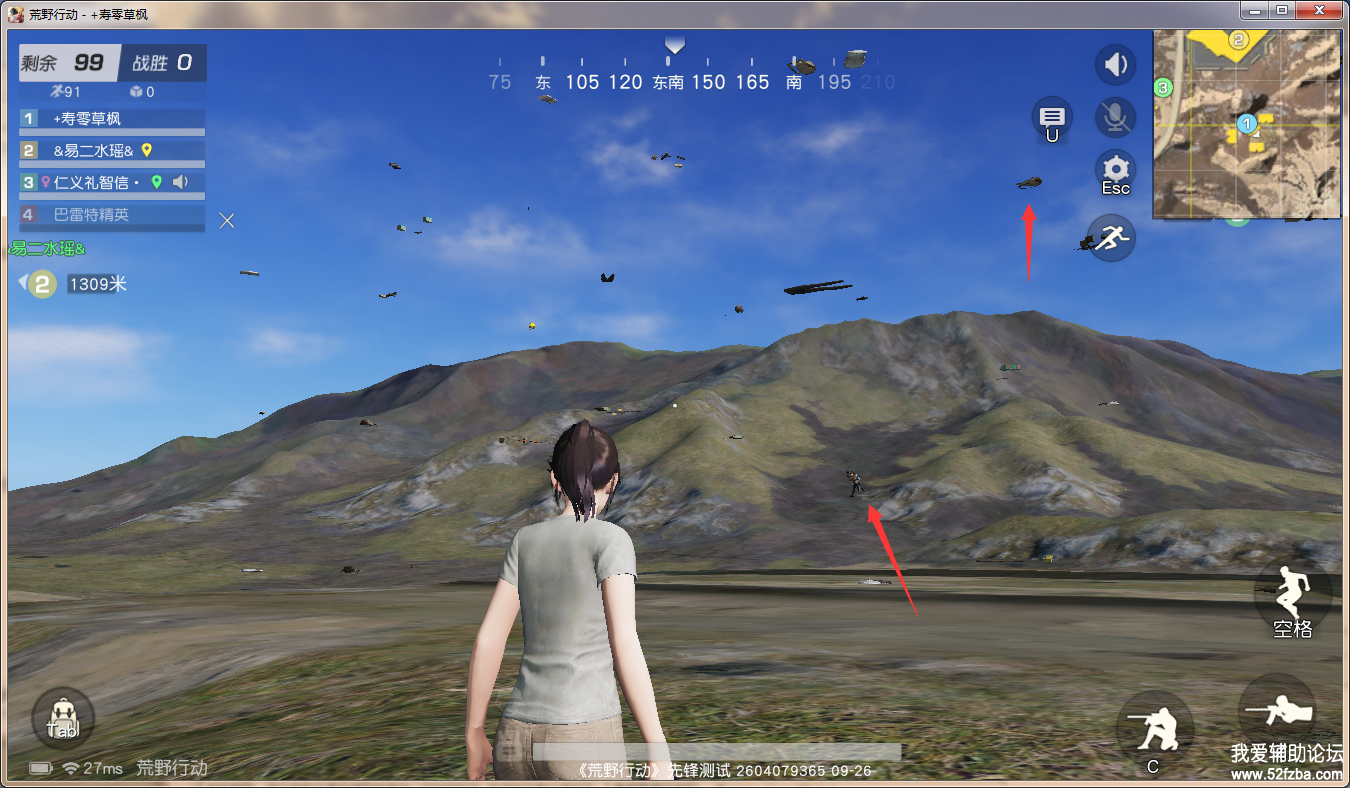Tap the jump button labeled 空格
This screenshot has width=1350, height=788.
click(x=1292, y=597)
